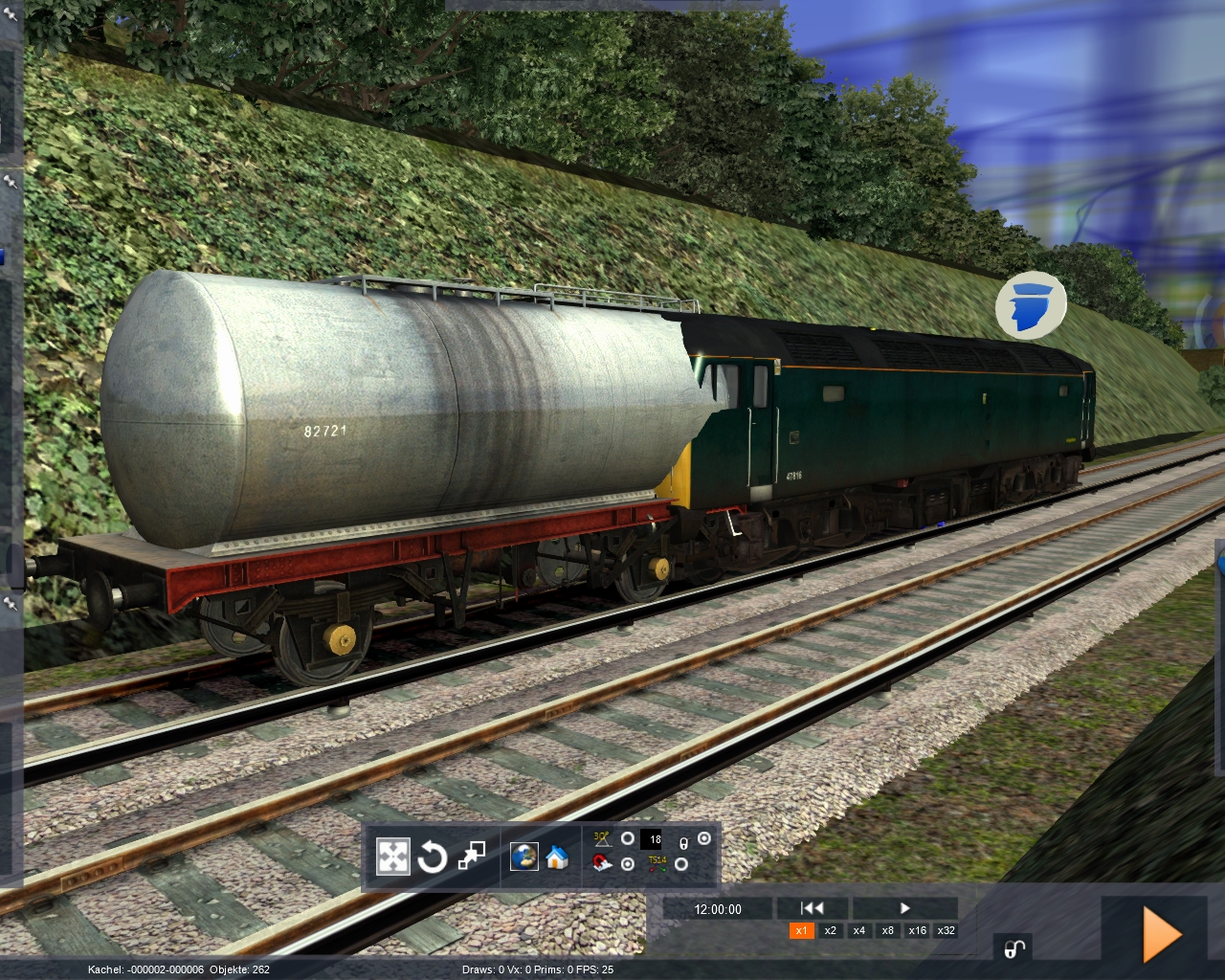Image resolution: width=1225 pixels, height=980 pixels.
Task: Set playback speed to x8
Action: (888, 930)
